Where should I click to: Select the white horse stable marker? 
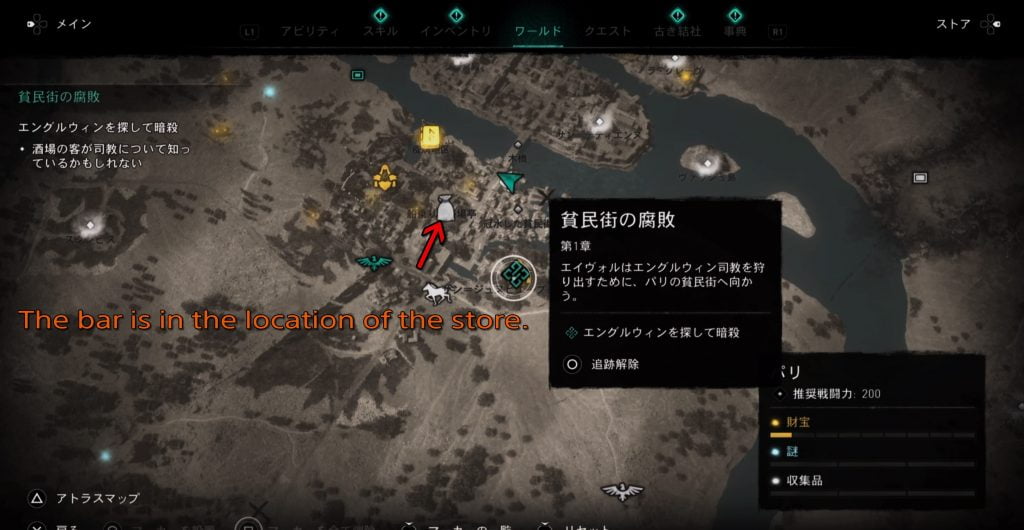(434, 292)
